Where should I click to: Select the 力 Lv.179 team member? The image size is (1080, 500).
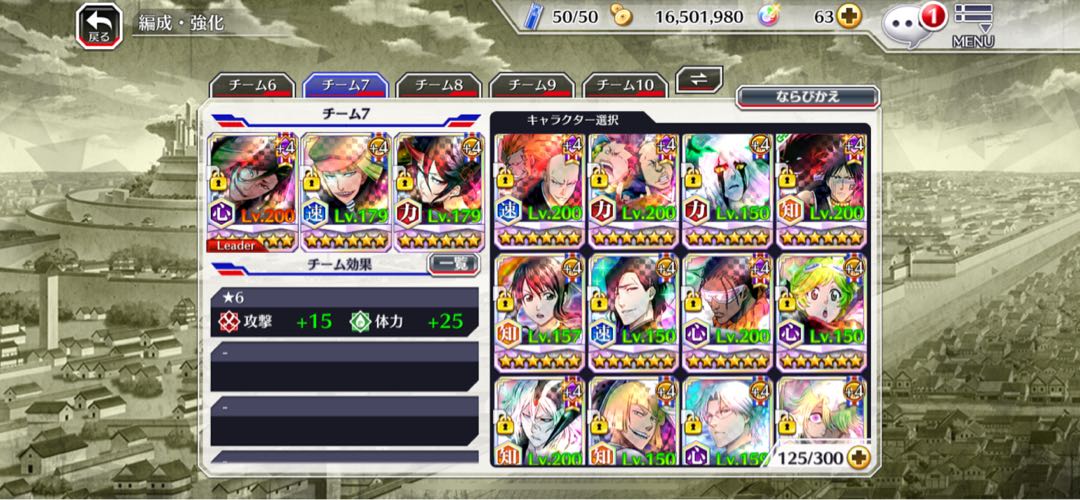[x=439, y=190]
